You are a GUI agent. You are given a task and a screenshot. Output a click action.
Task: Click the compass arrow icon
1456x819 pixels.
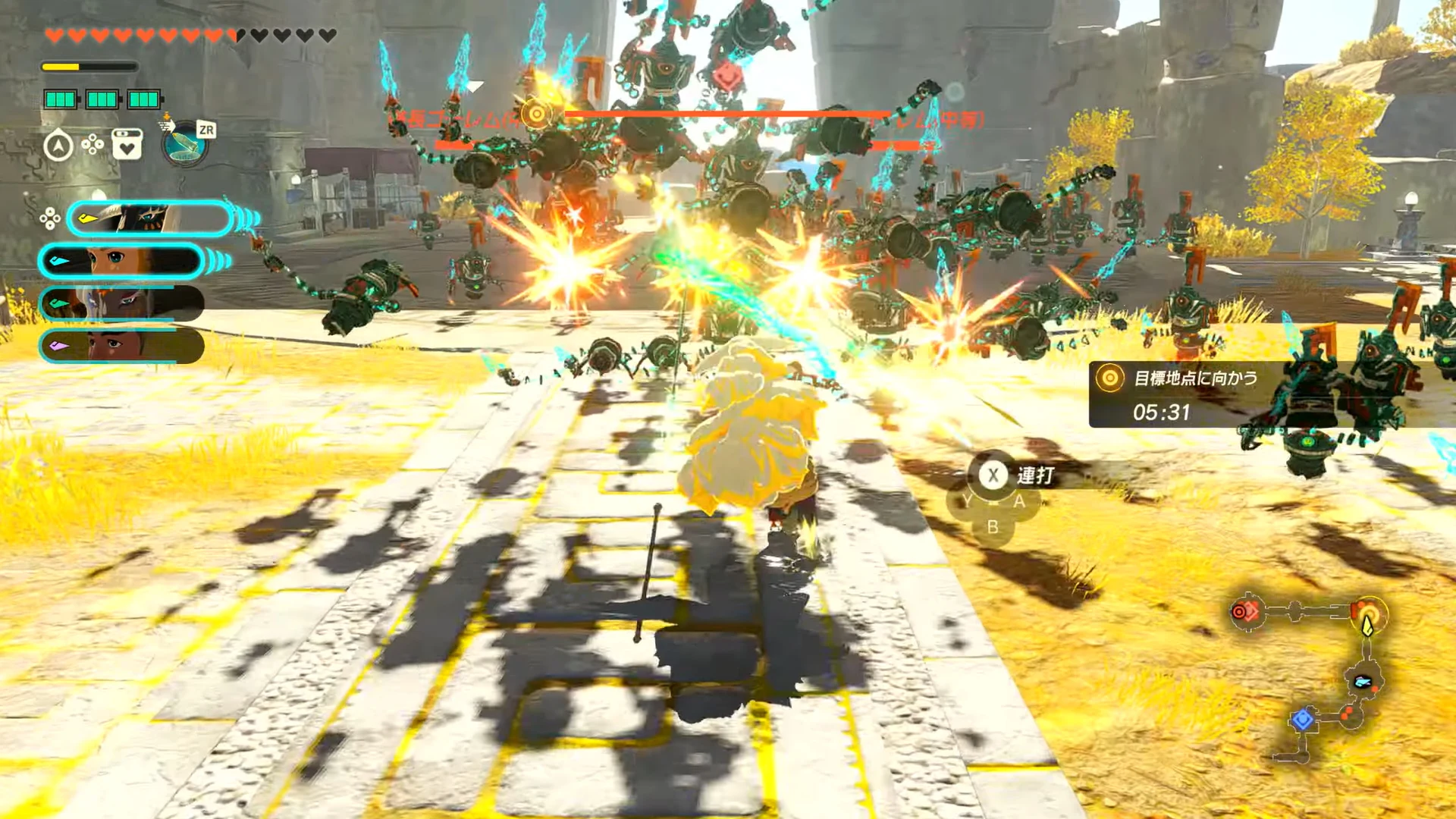click(58, 145)
